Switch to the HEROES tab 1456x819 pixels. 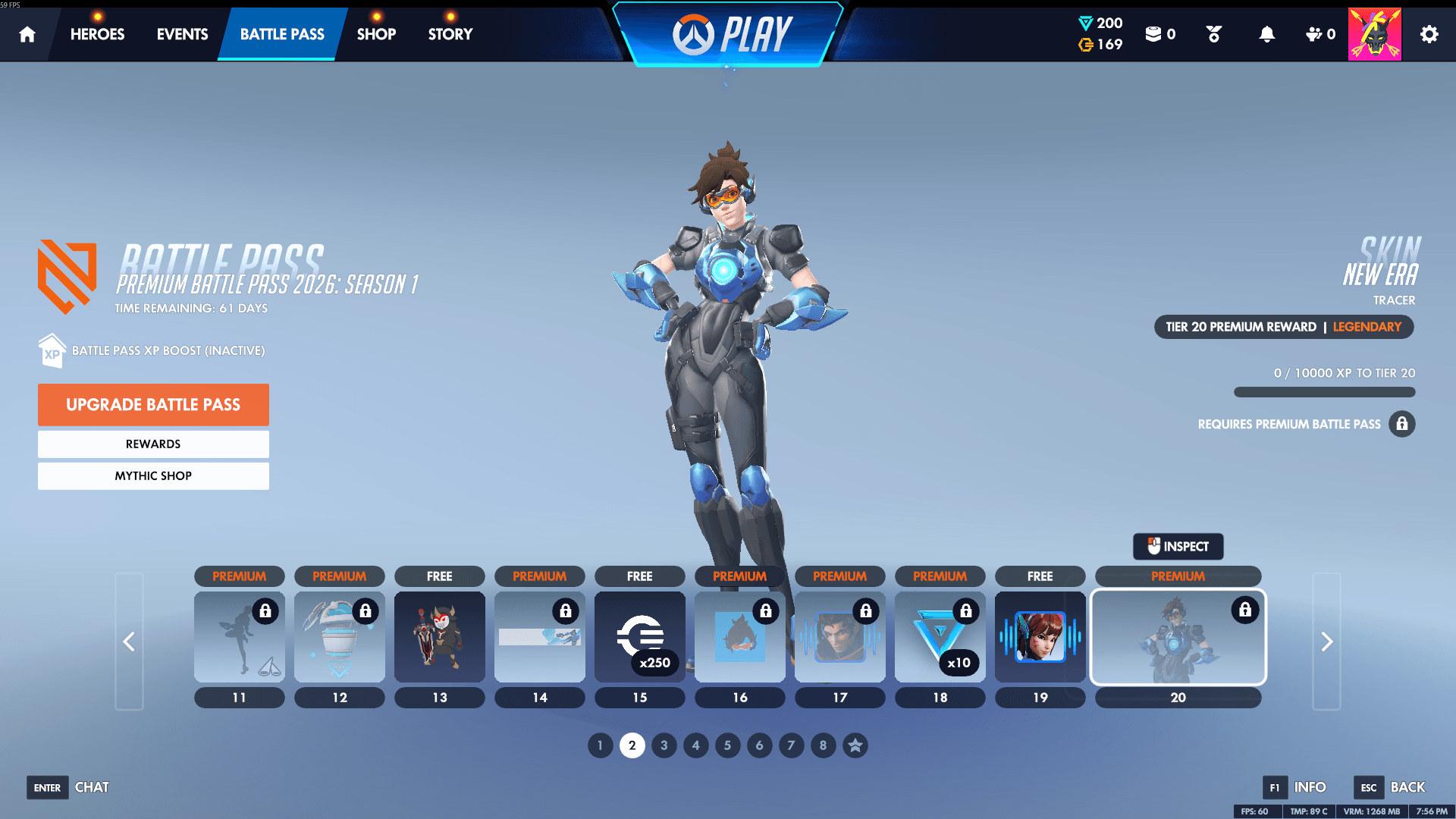(97, 34)
